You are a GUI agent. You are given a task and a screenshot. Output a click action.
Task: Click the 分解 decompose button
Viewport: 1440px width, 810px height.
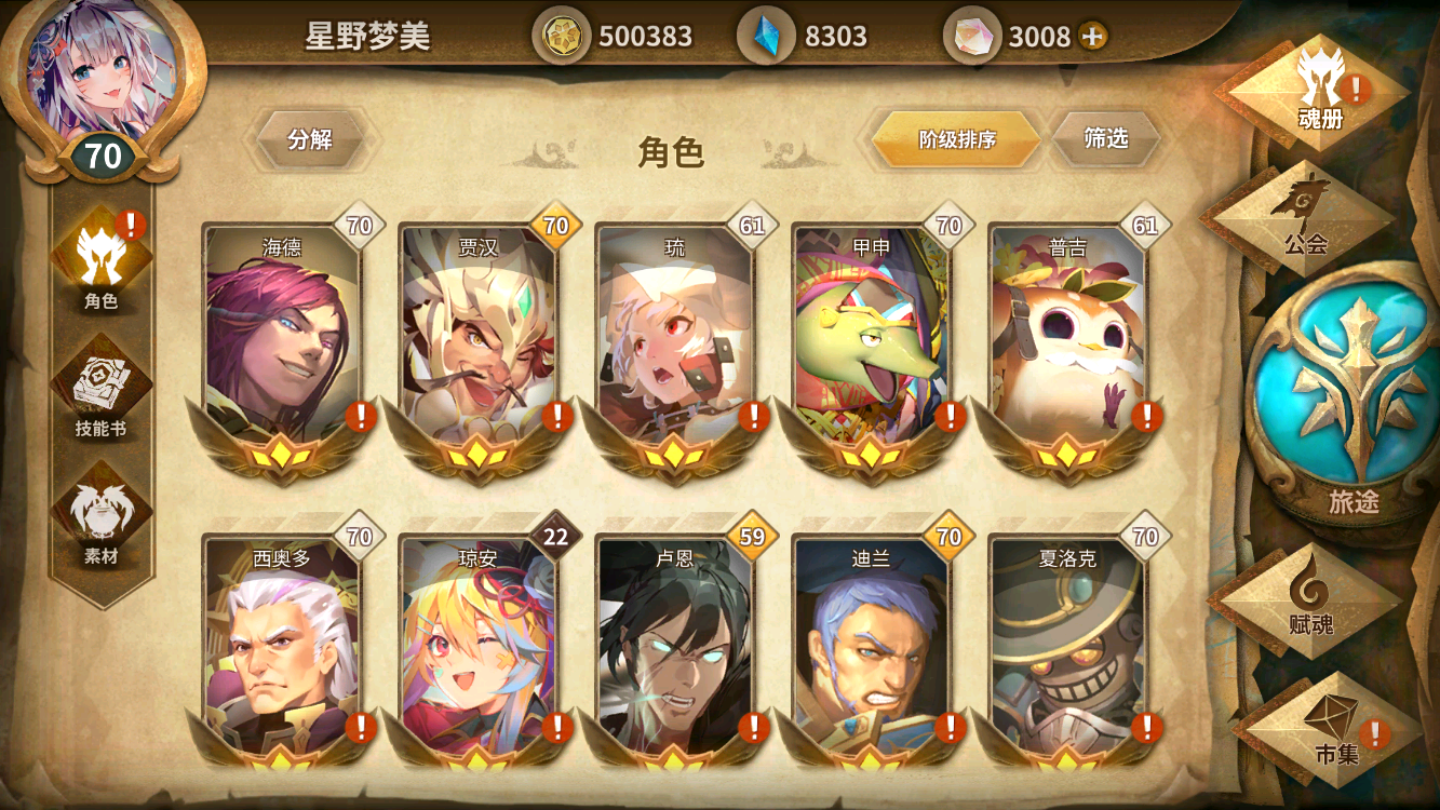point(310,141)
